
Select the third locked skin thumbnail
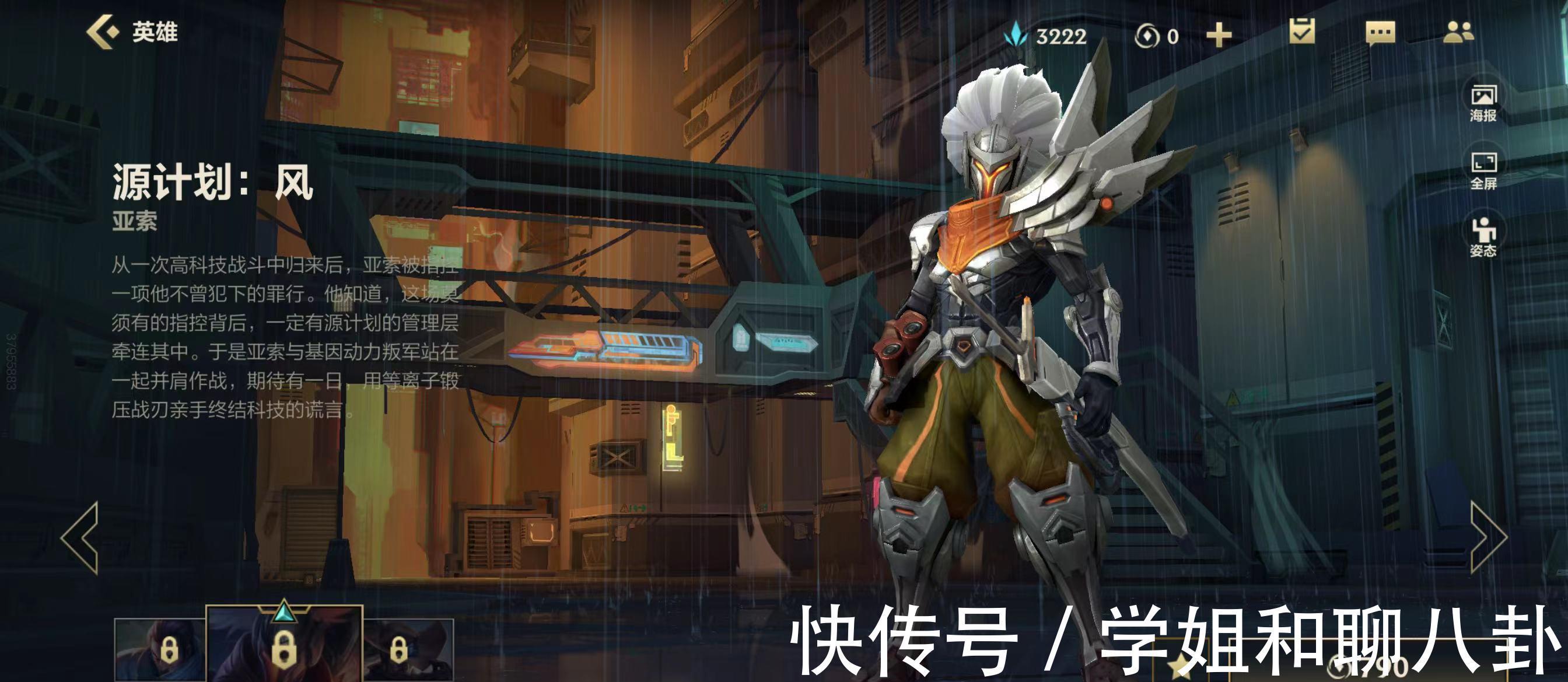[x=408, y=650]
